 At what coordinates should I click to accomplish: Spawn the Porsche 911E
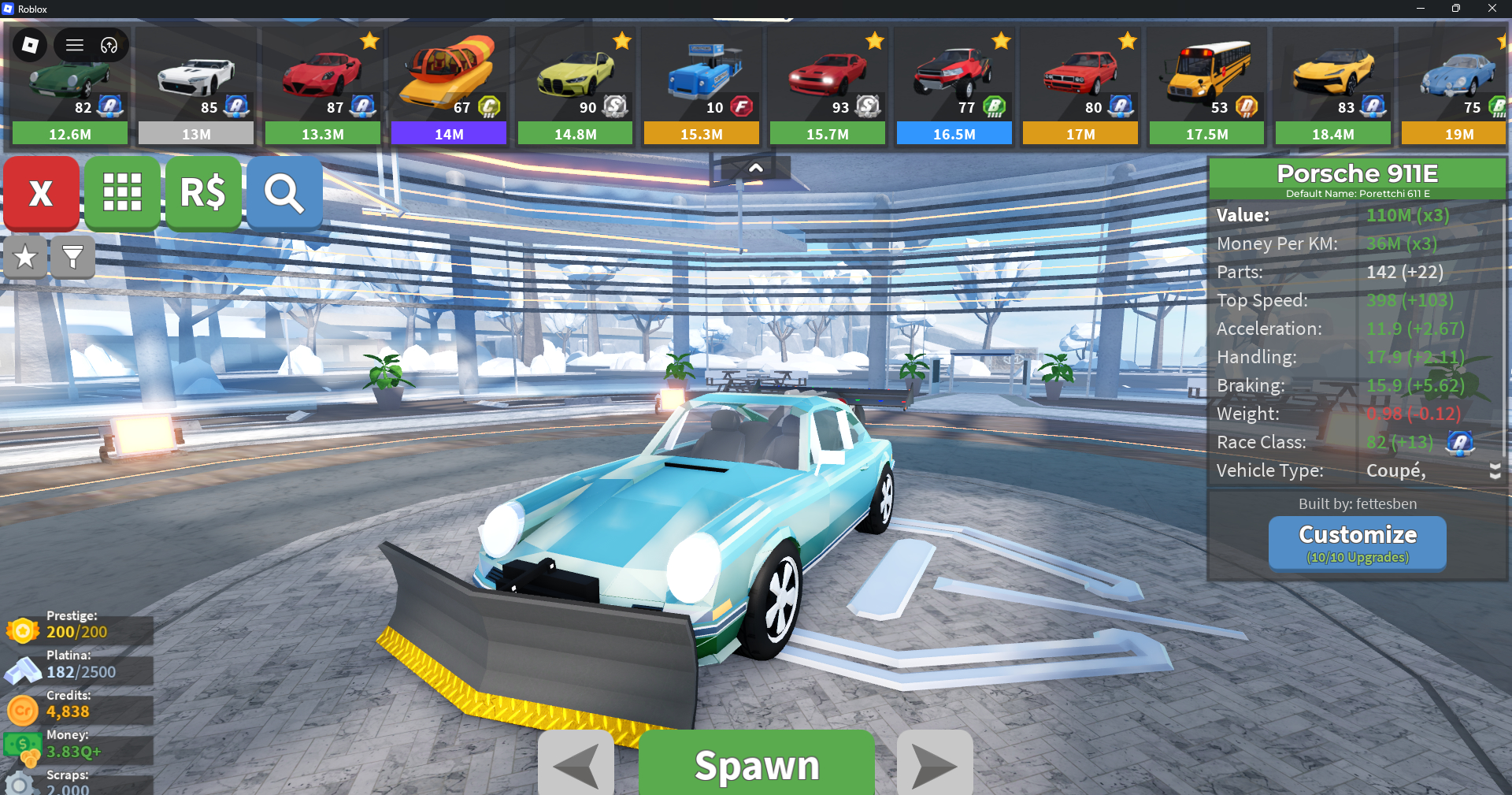756,764
